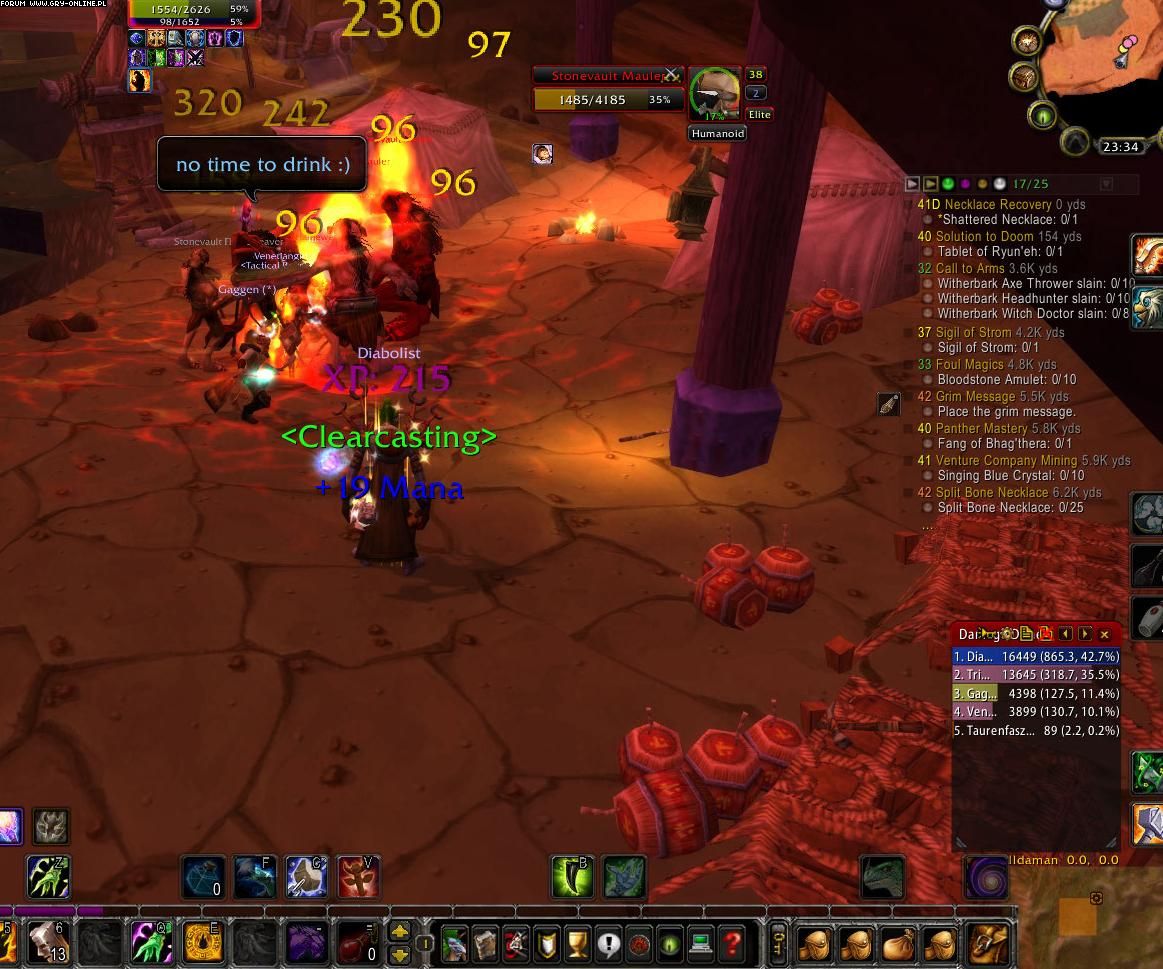The height and width of the screenshot is (969, 1163).
Task: Open the quest log goblet icon
Action: pyautogui.click(x=576, y=943)
